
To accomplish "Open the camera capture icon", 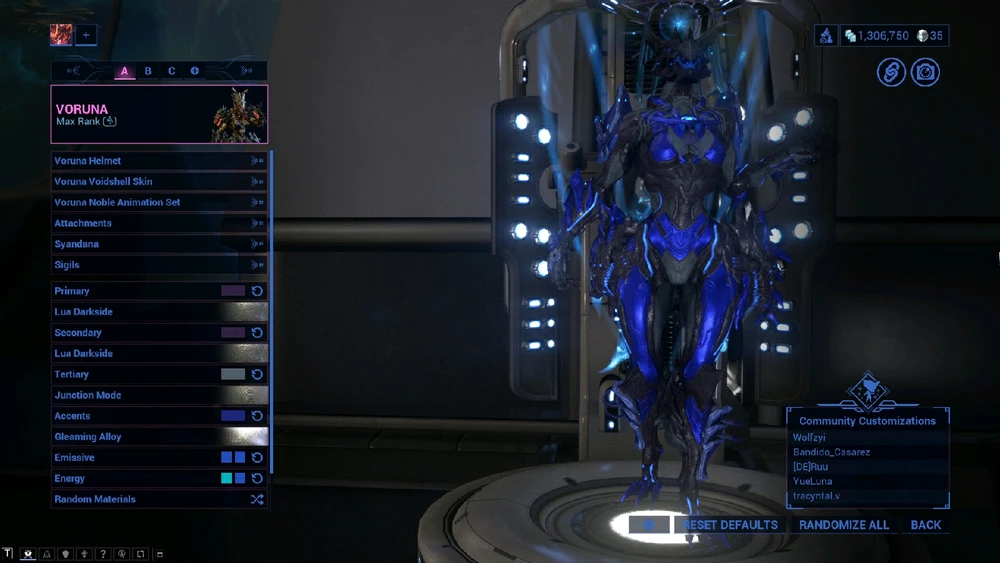I will (925, 72).
